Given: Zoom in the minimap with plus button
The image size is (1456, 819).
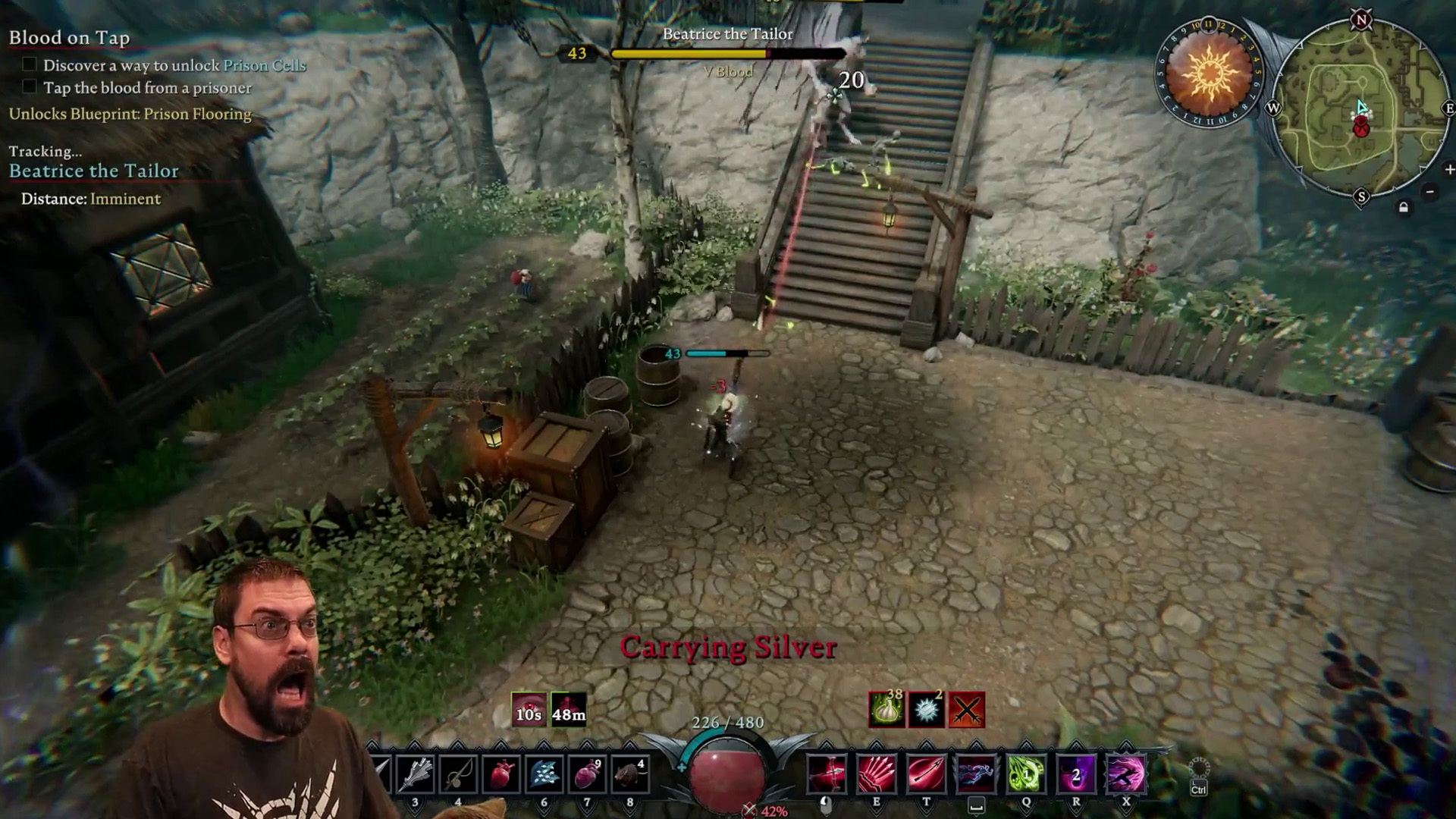Looking at the screenshot, I should click(x=1449, y=170).
